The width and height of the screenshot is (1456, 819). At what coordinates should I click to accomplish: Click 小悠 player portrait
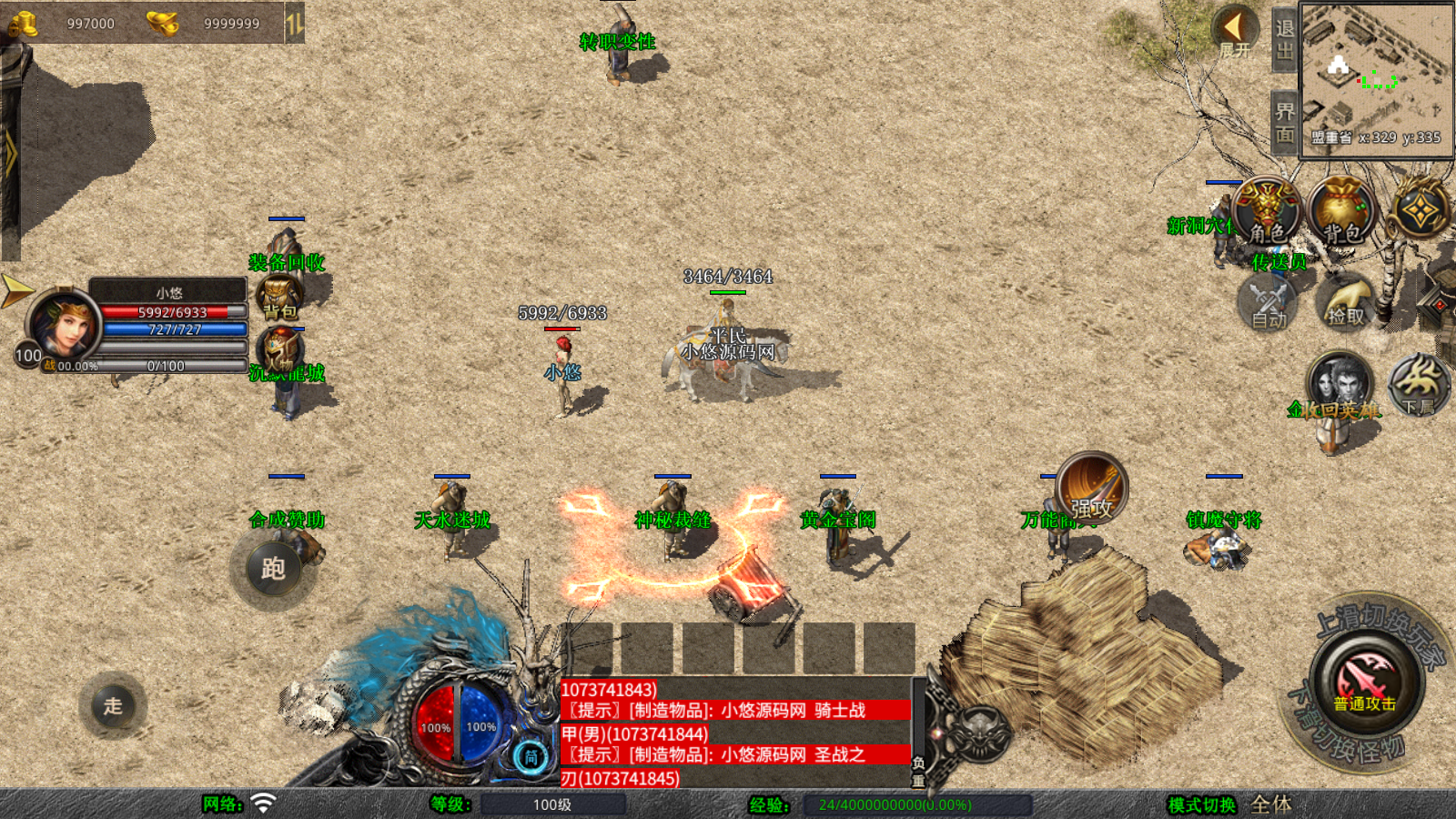[64, 323]
